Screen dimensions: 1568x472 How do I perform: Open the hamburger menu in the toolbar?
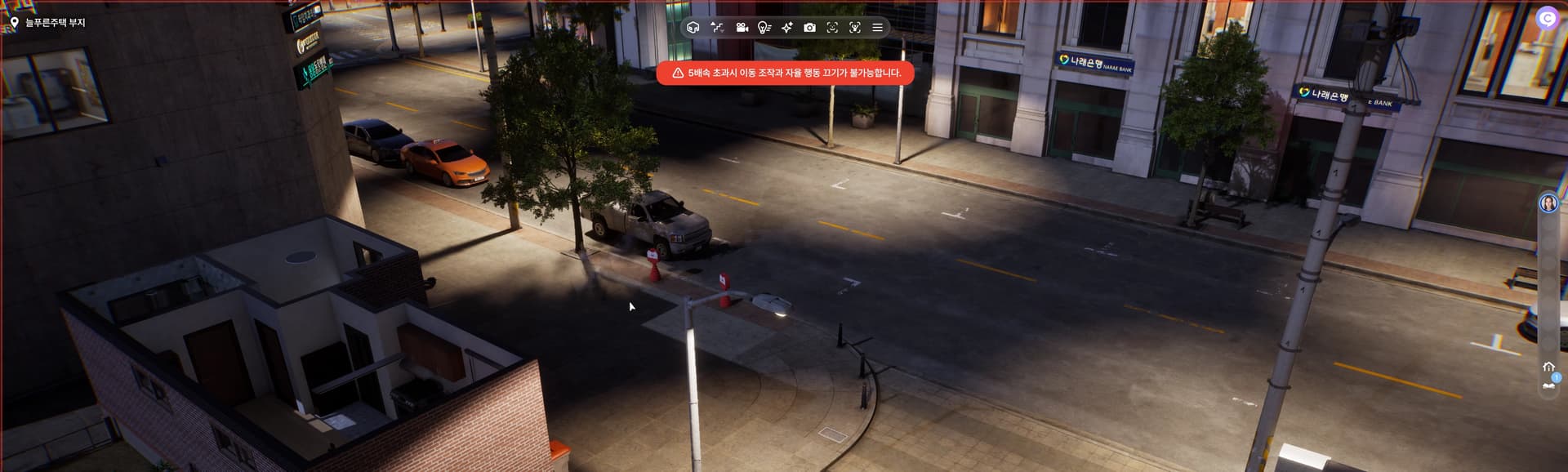click(877, 28)
